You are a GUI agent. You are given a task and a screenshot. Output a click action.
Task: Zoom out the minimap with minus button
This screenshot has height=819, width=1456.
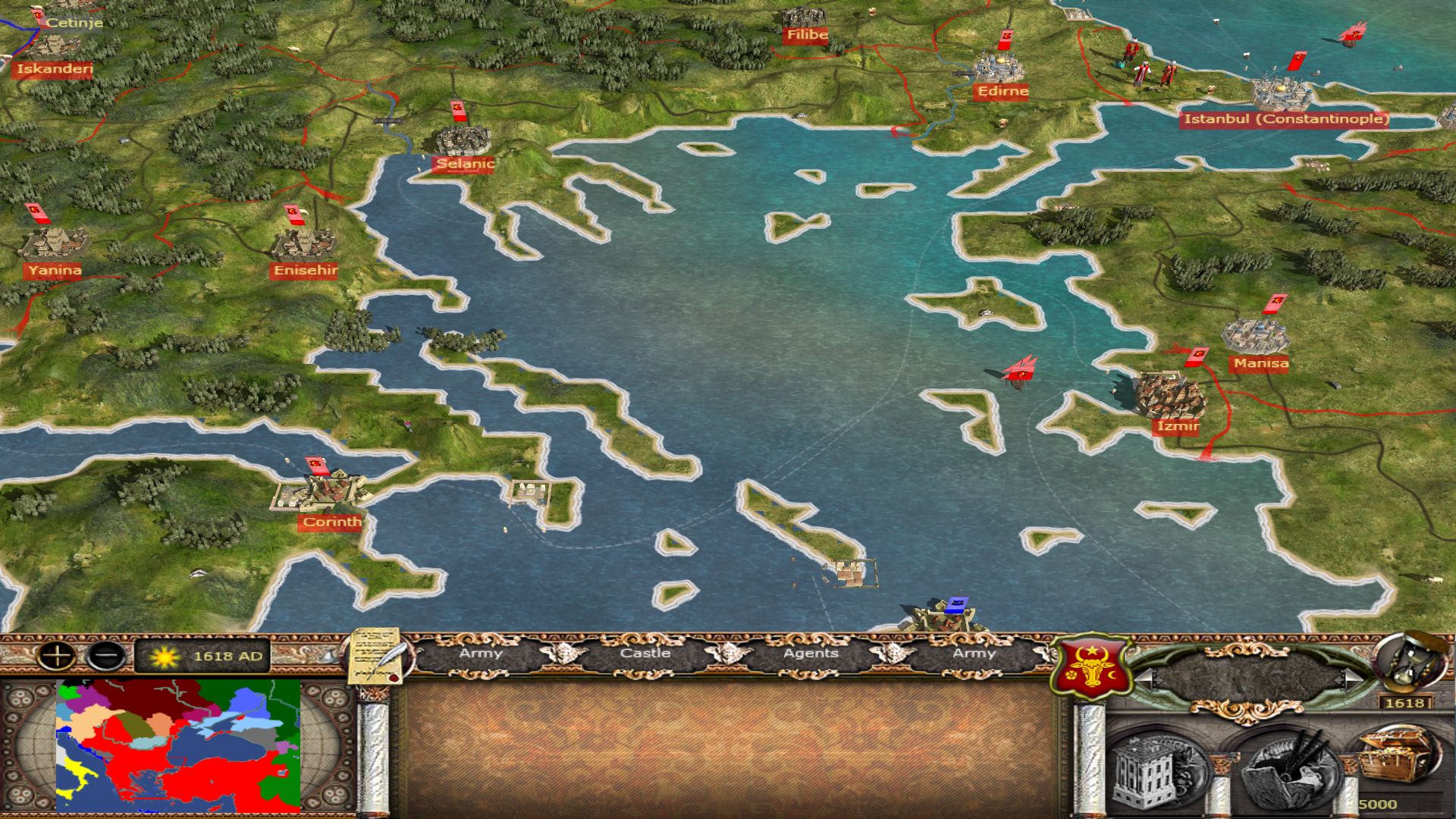click(x=106, y=655)
